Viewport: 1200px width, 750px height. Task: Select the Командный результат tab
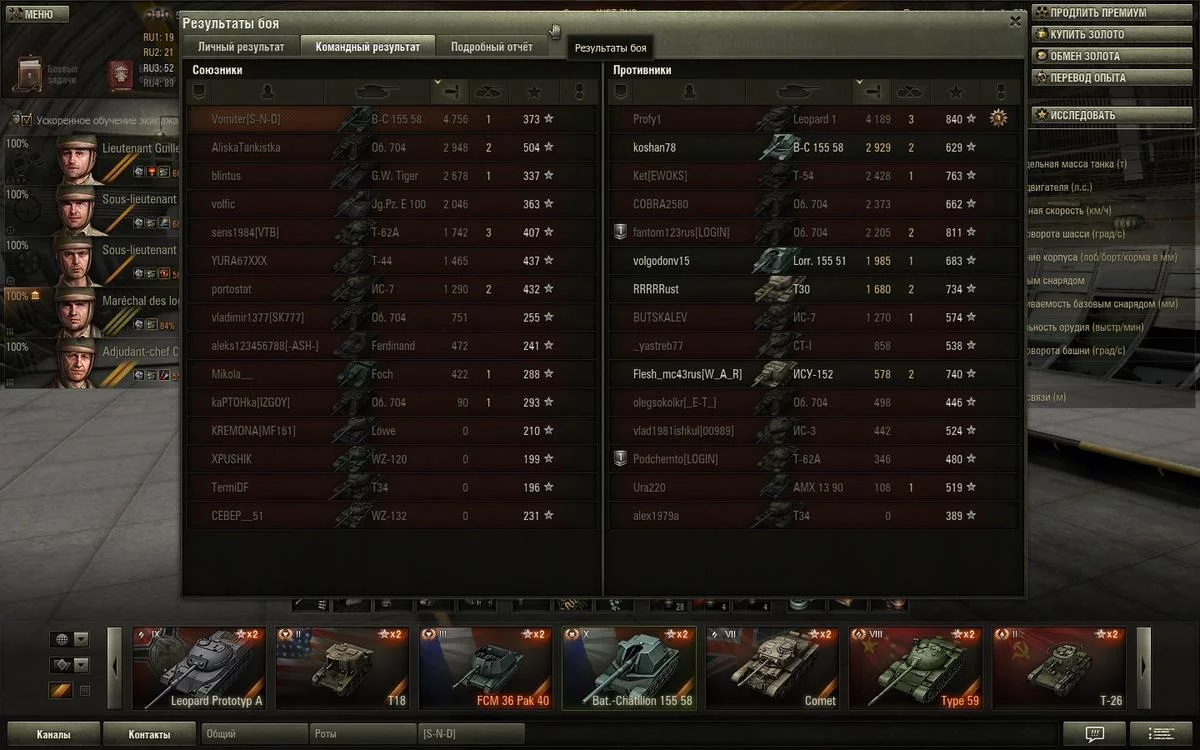[x=367, y=46]
